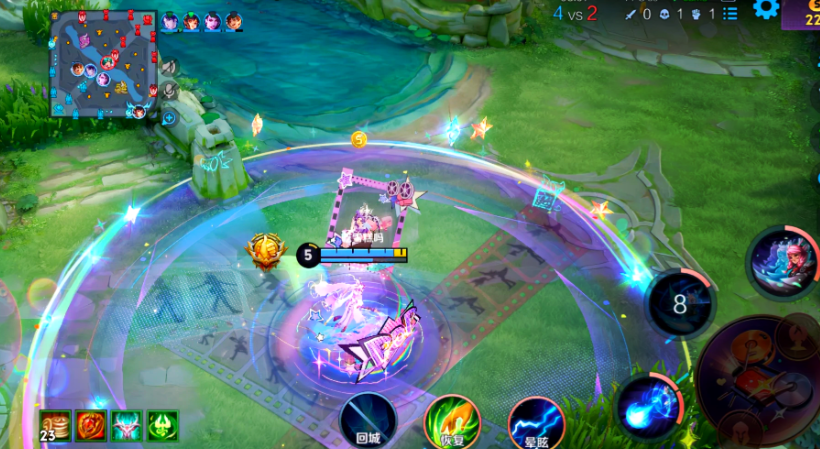820x449 pixels.
Task: Tap the minimap
Action: tap(103, 62)
